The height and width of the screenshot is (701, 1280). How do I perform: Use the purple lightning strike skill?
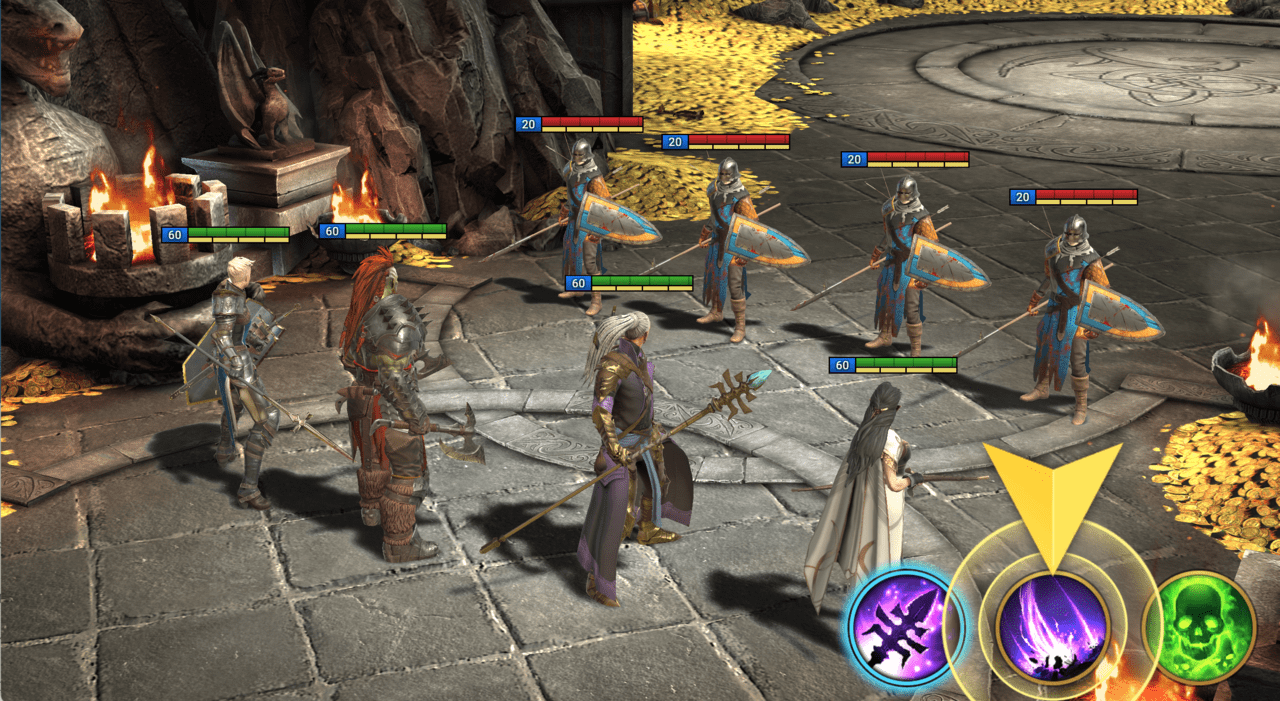pyautogui.click(x=1052, y=628)
